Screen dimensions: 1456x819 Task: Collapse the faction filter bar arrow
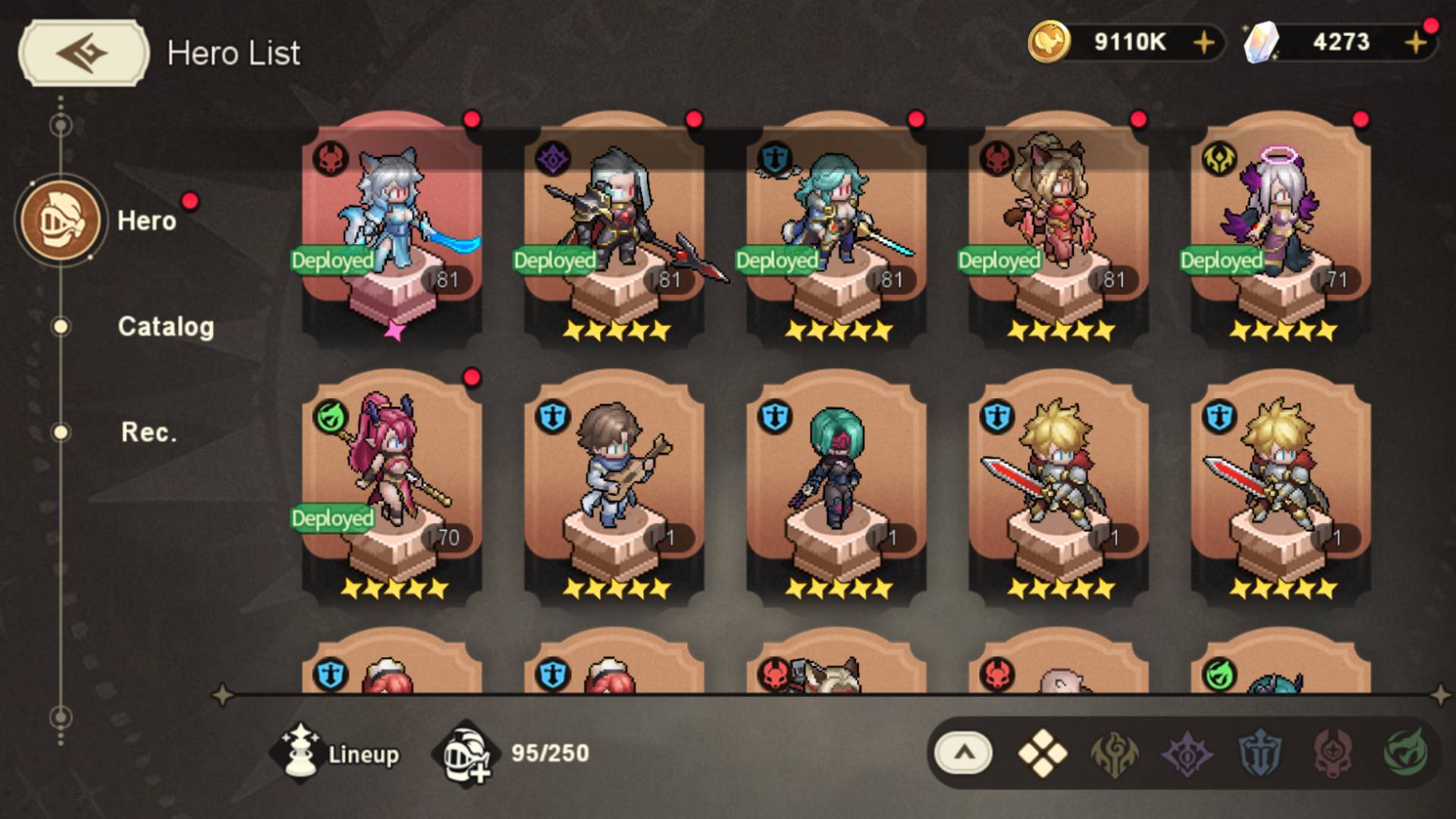point(963,754)
